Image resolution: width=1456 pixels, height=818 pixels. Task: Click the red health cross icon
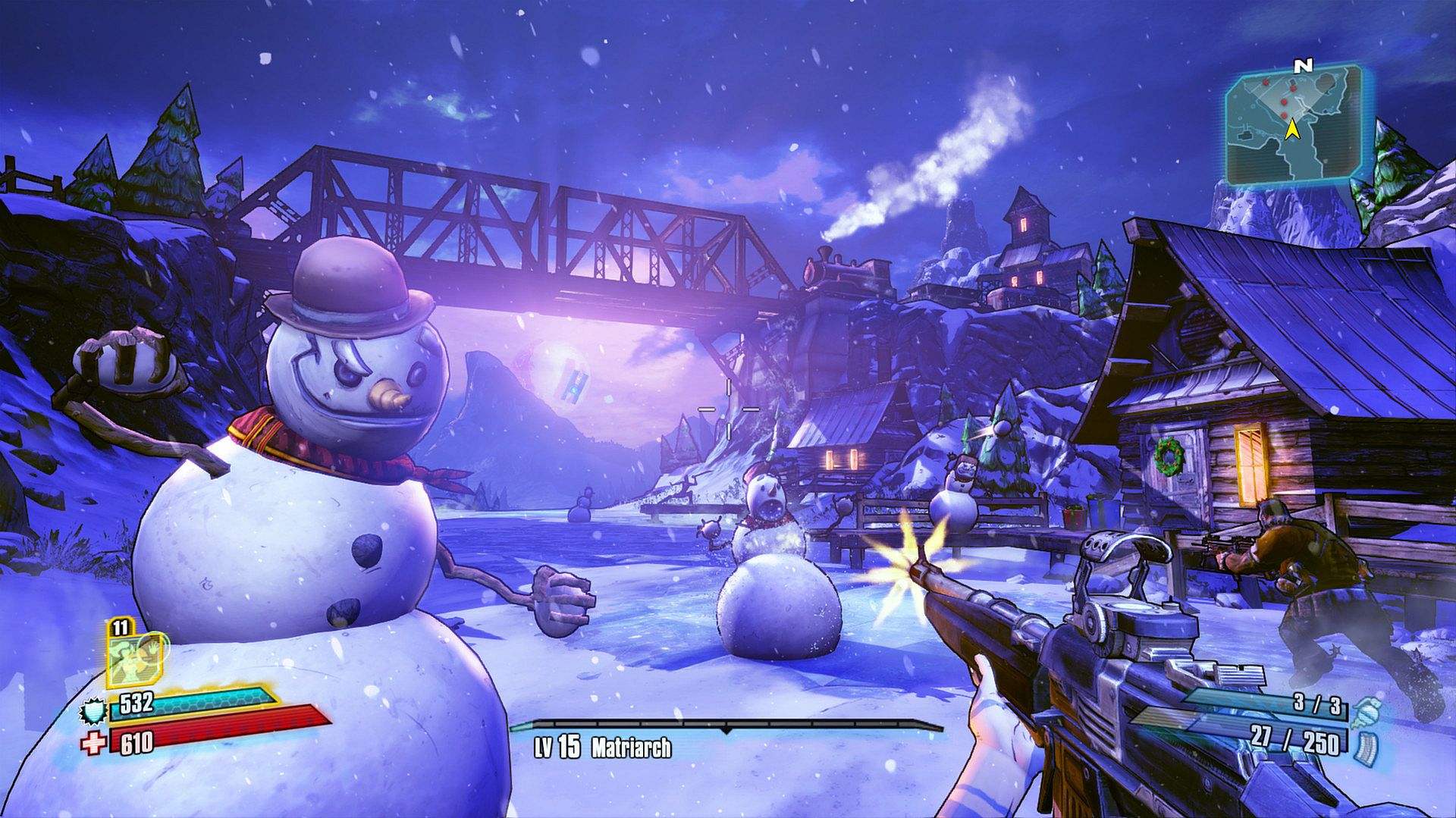92,744
